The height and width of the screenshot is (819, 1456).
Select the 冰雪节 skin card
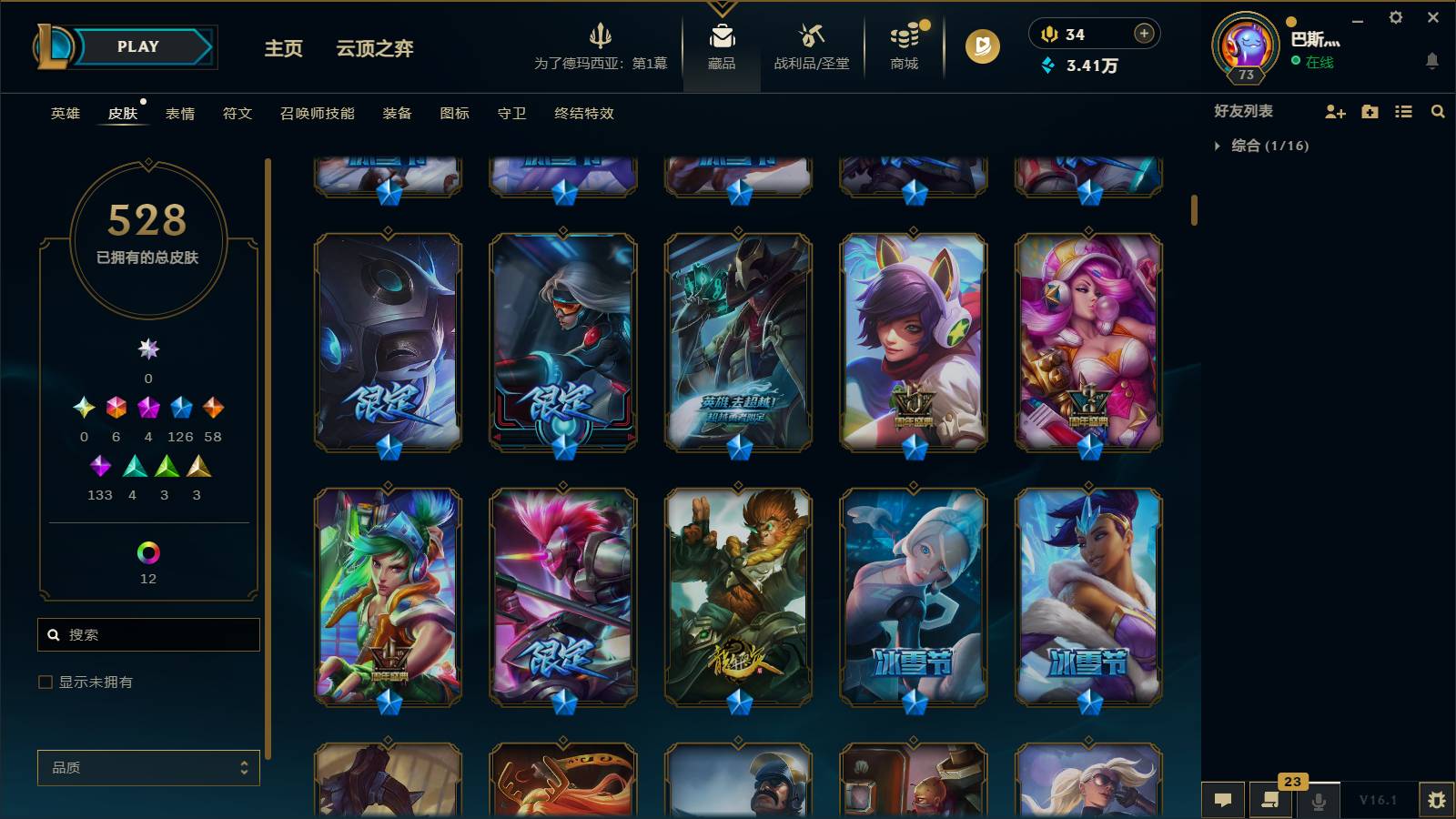tap(915, 596)
